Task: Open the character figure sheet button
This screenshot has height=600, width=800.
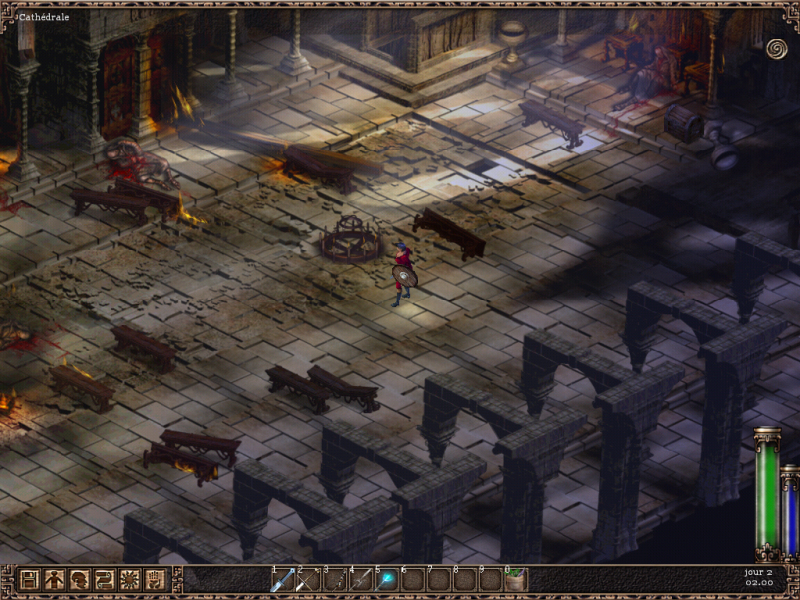Action: (x=54, y=579)
